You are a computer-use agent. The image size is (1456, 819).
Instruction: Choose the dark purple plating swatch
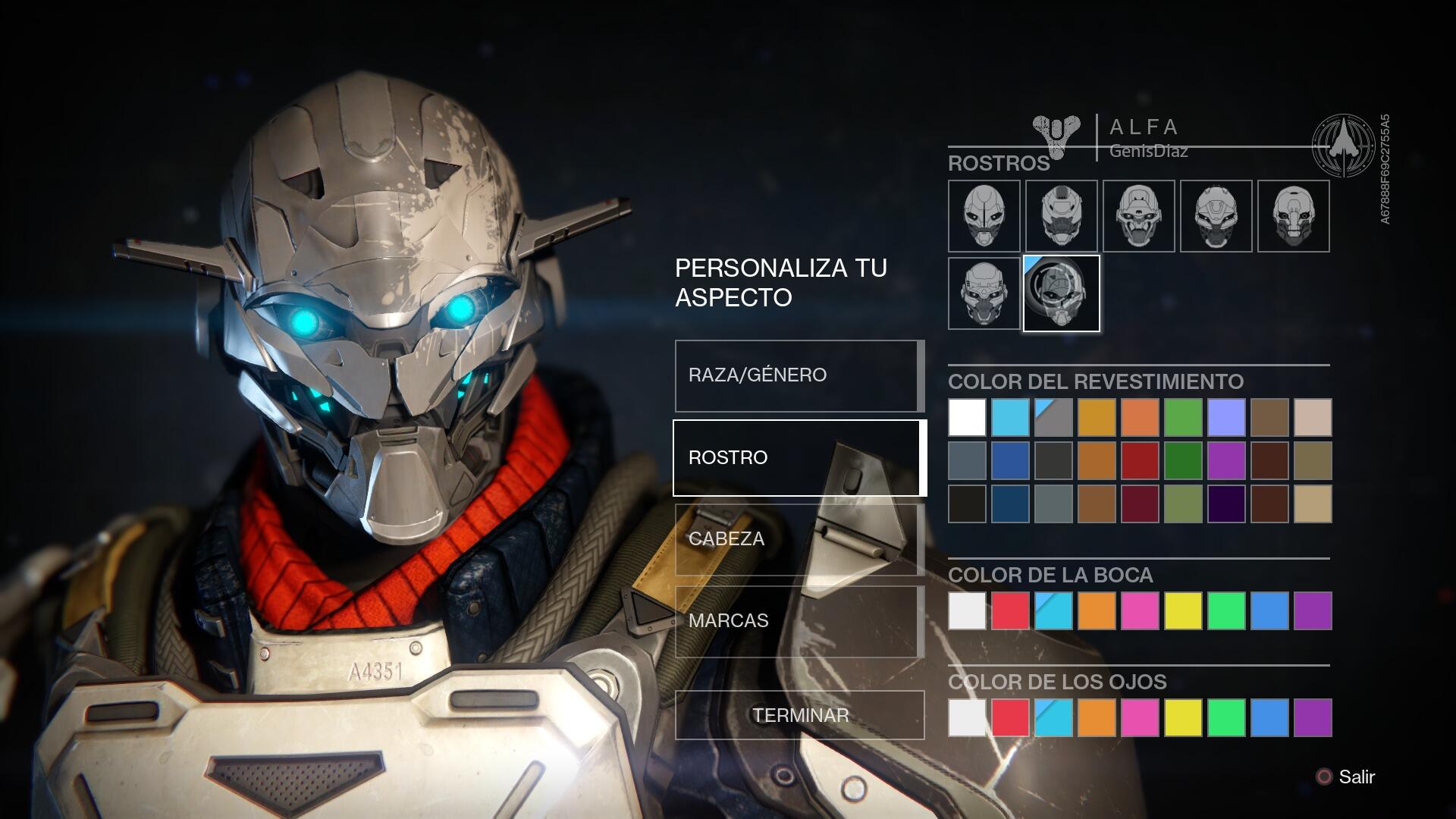[x=1226, y=504]
